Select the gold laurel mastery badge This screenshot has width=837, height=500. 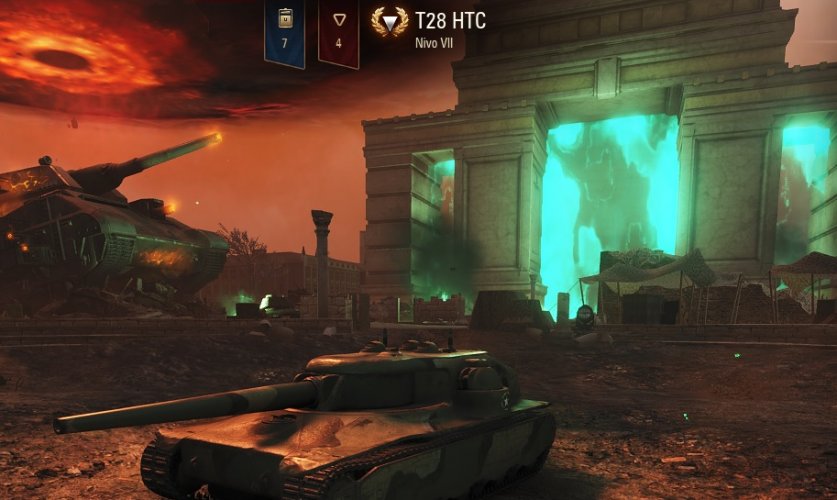click(x=389, y=22)
